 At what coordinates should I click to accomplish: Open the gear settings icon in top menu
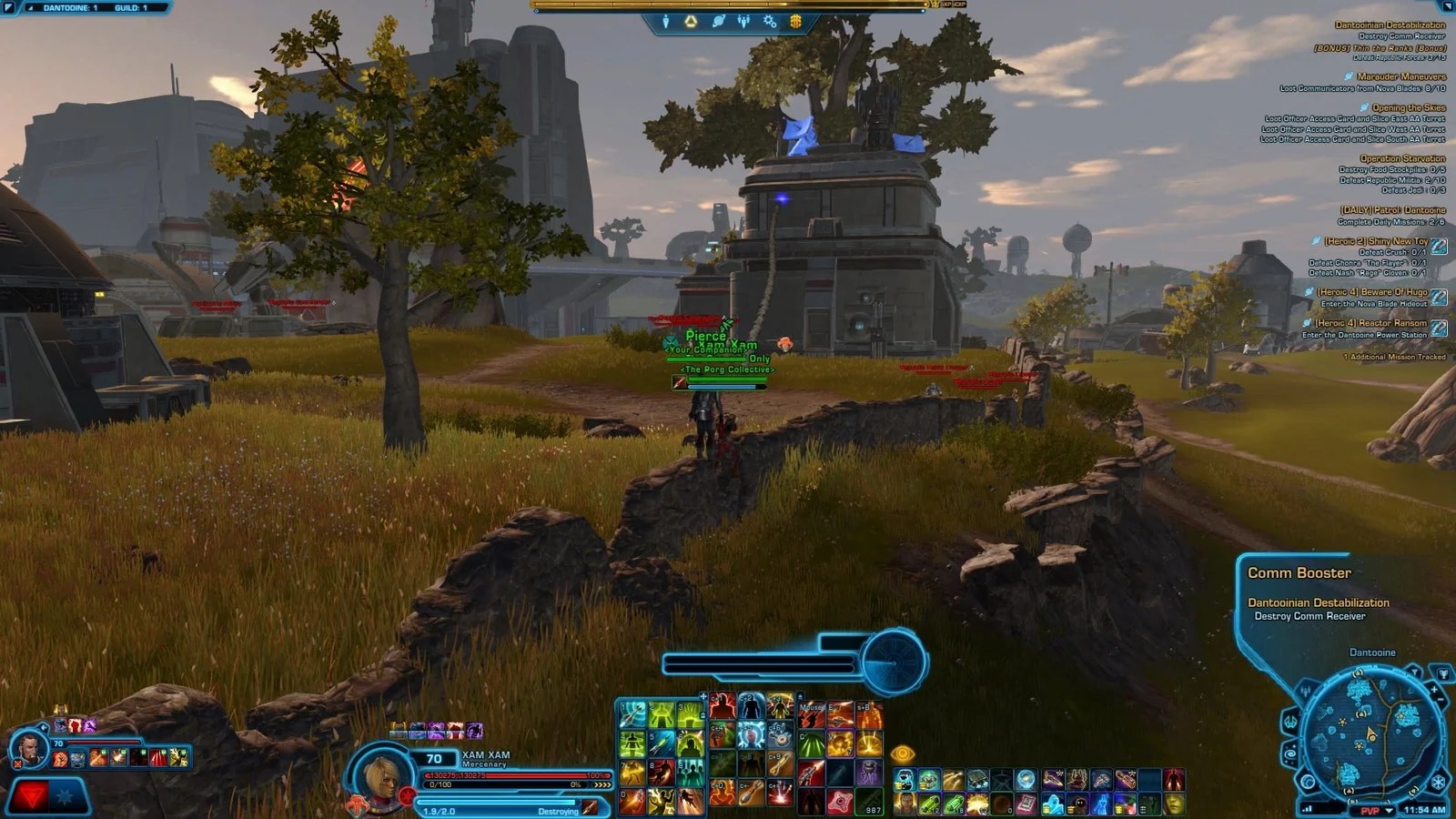click(770, 21)
